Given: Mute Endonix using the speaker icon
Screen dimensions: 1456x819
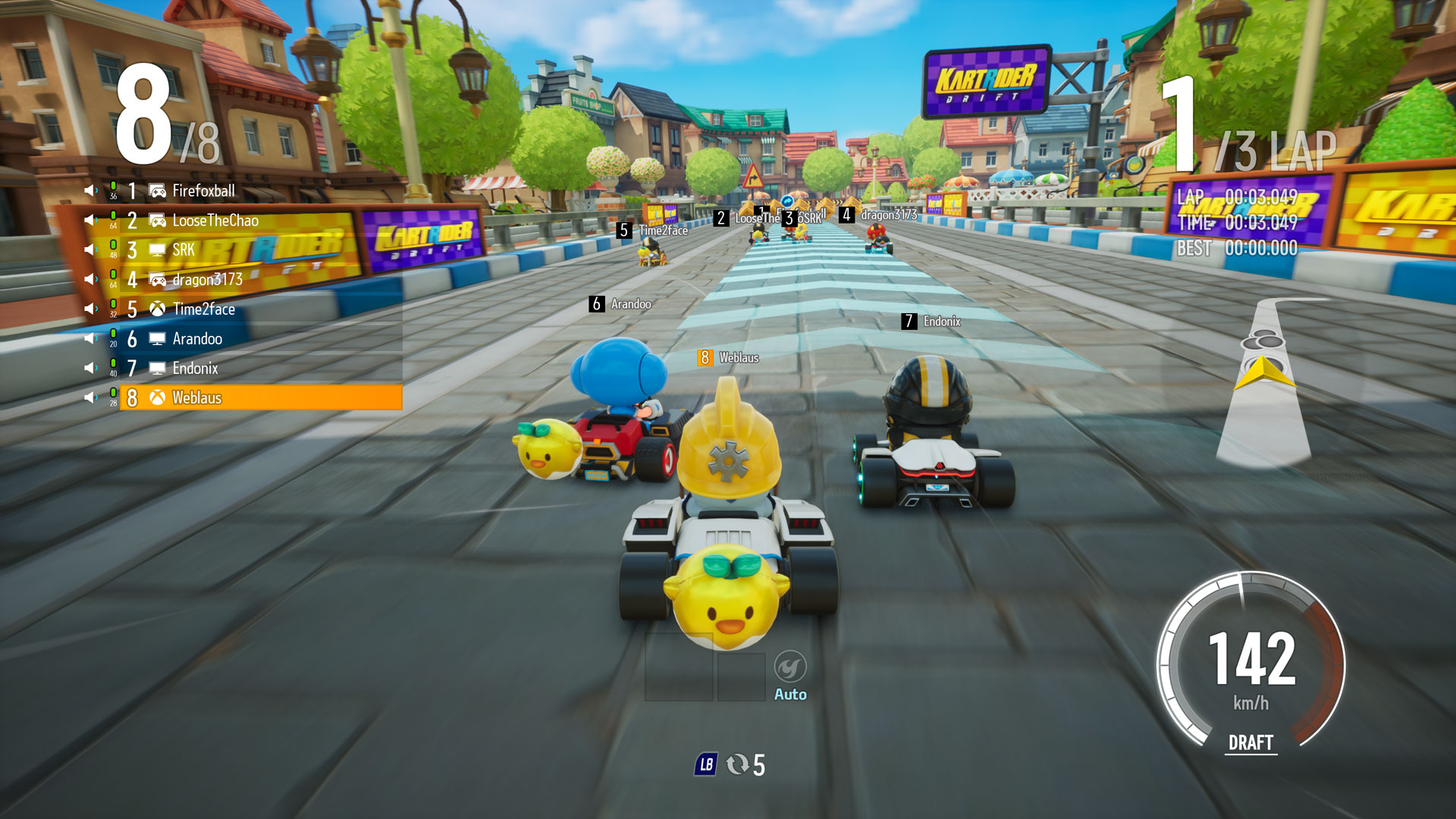Looking at the screenshot, I should pyautogui.click(x=91, y=368).
